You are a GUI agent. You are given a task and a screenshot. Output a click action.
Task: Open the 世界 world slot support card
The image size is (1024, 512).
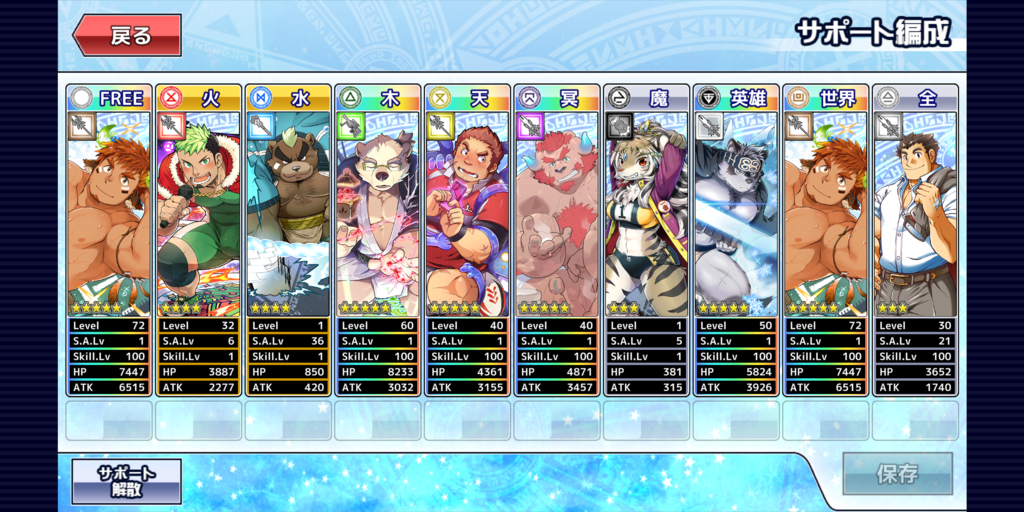(825, 215)
